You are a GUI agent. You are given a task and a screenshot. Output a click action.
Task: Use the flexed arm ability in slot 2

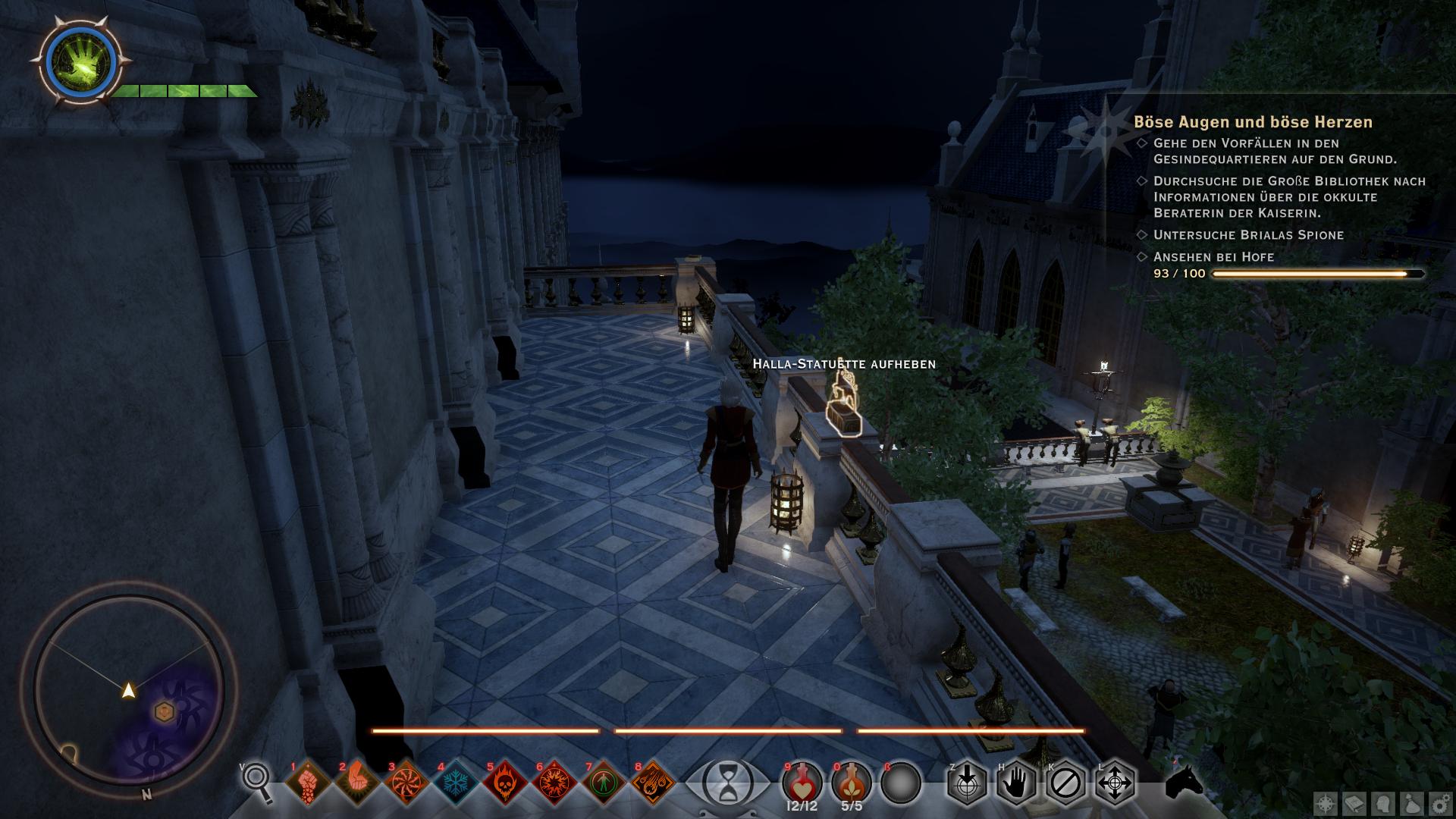click(357, 782)
